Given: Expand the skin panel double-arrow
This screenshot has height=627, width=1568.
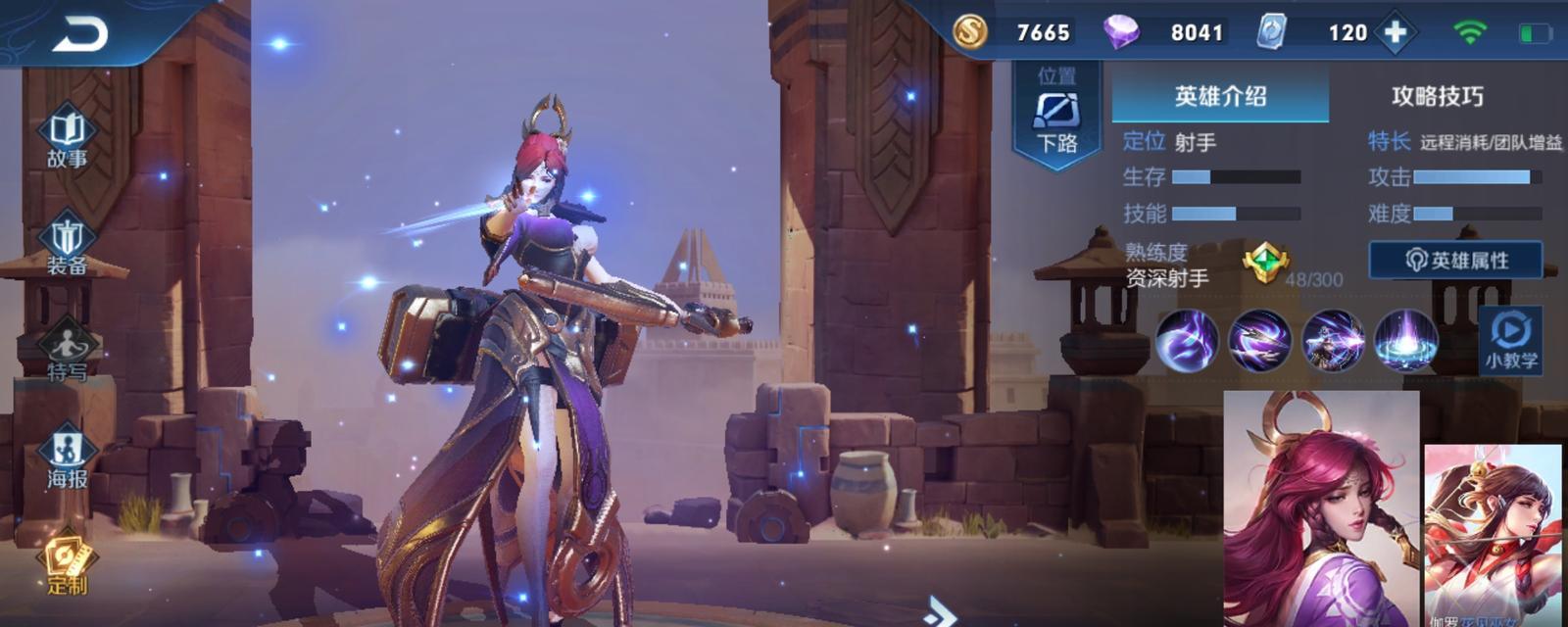Looking at the screenshot, I should pyautogui.click(x=939, y=612).
